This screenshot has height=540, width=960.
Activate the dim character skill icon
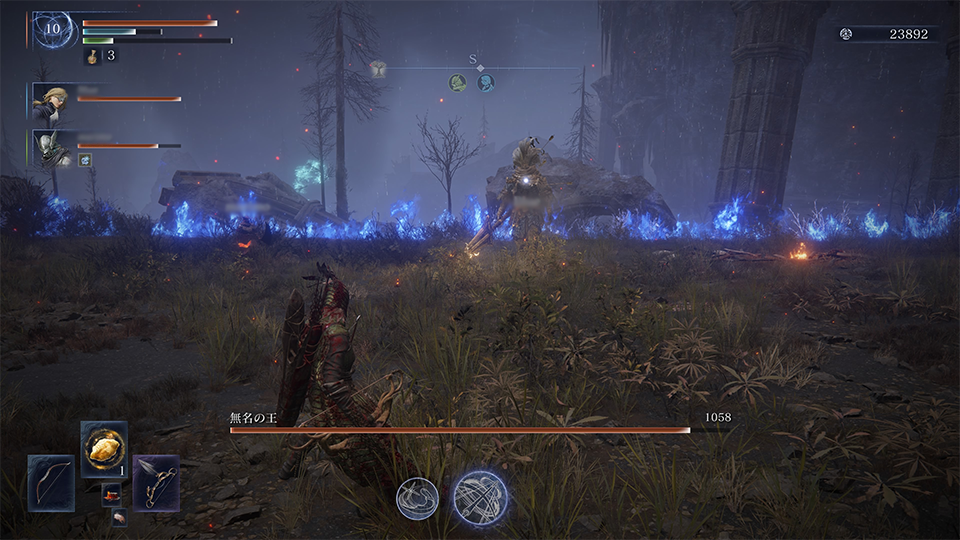click(417, 498)
